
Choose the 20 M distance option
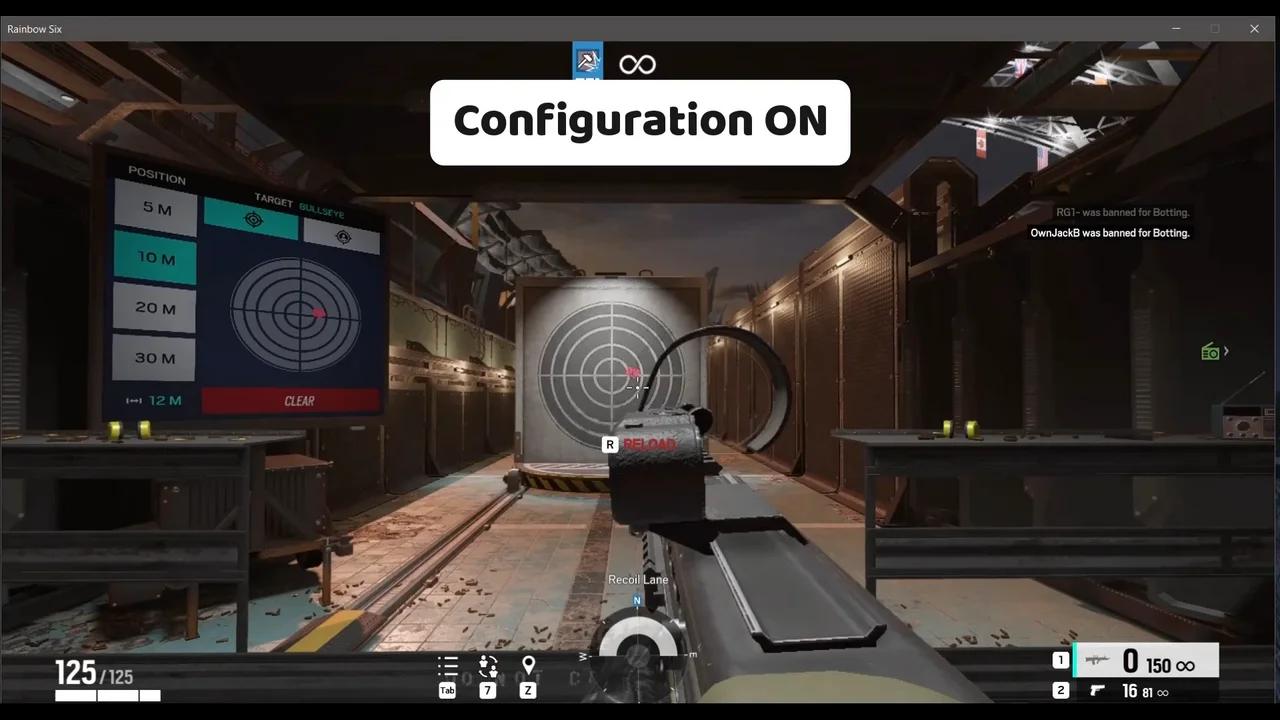coord(154,308)
